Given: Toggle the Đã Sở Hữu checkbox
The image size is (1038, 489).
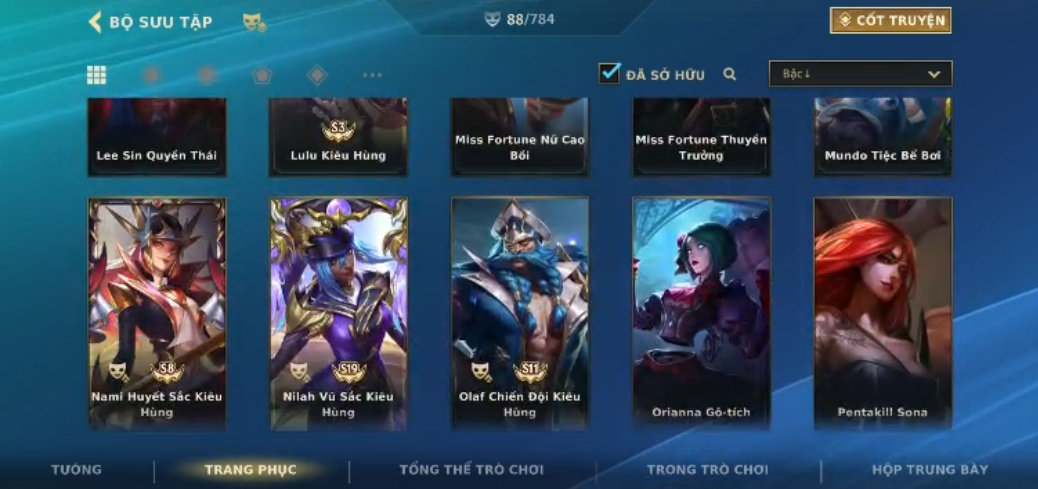Looking at the screenshot, I should point(609,73).
